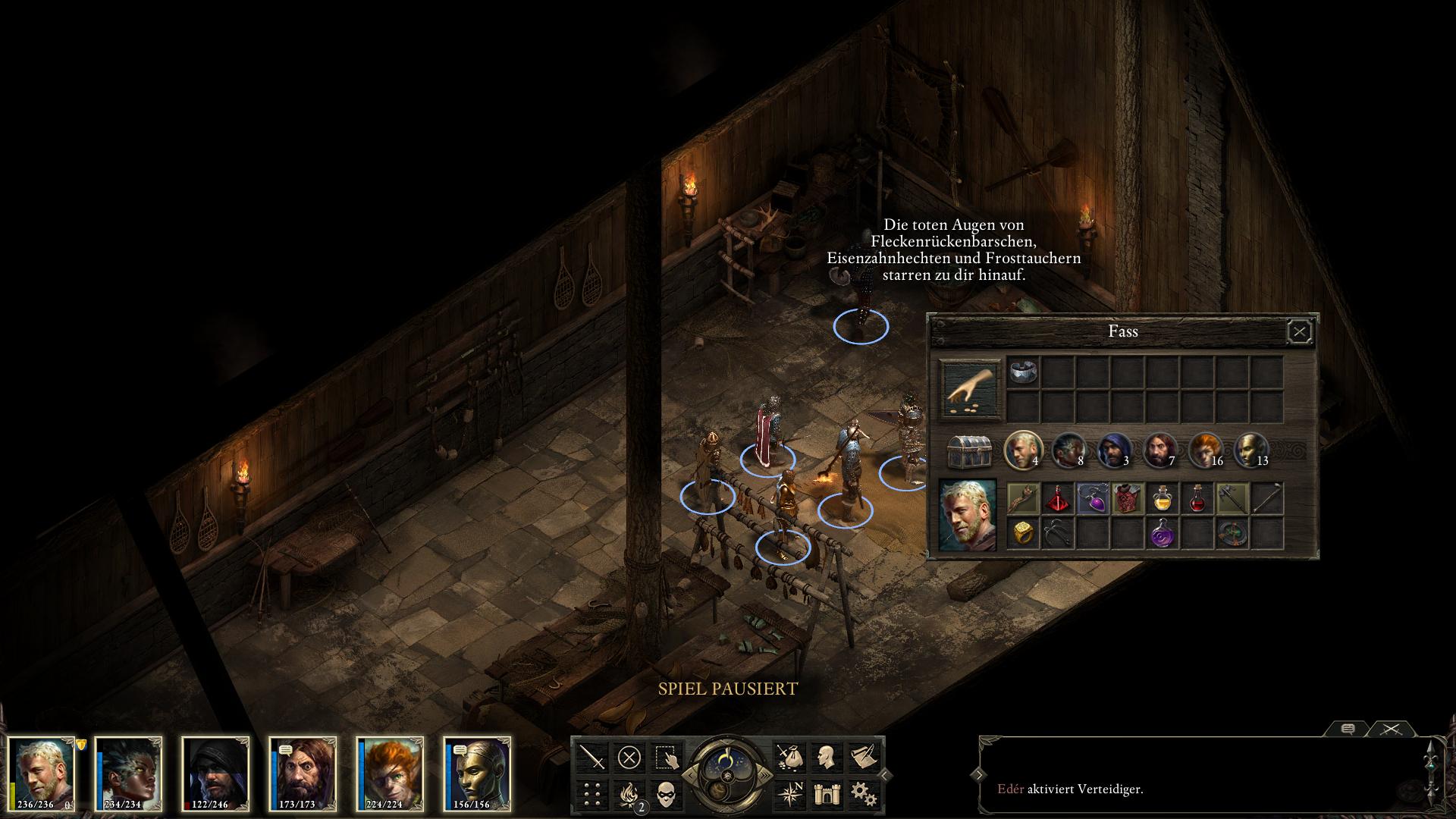Select the purple swirl potion
1456x819 pixels.
pyautogui.click(x=1162, y=533)
